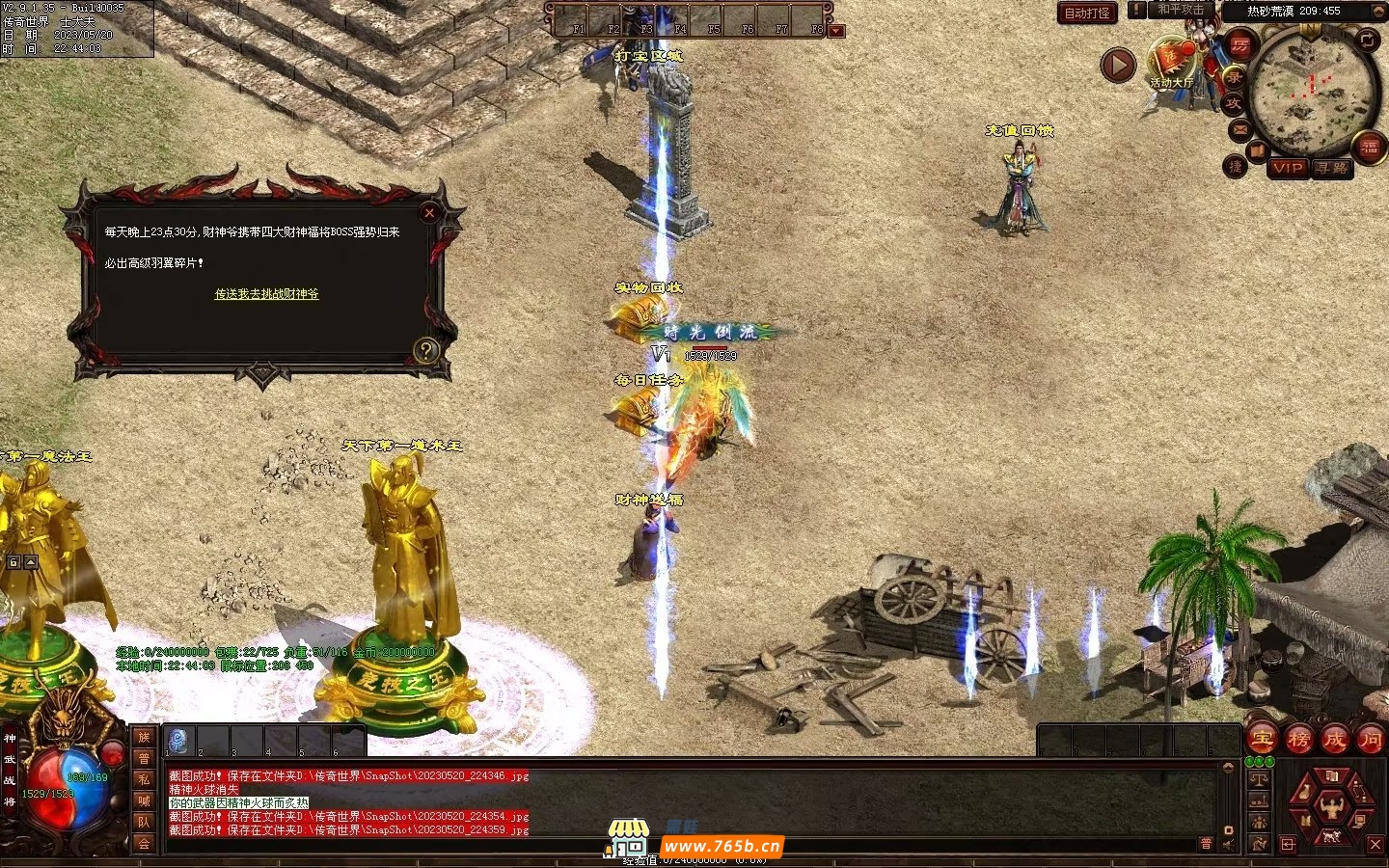Open the 问 help button
This screenshot has width=1389, height=868.
[x=1370, y=740]
